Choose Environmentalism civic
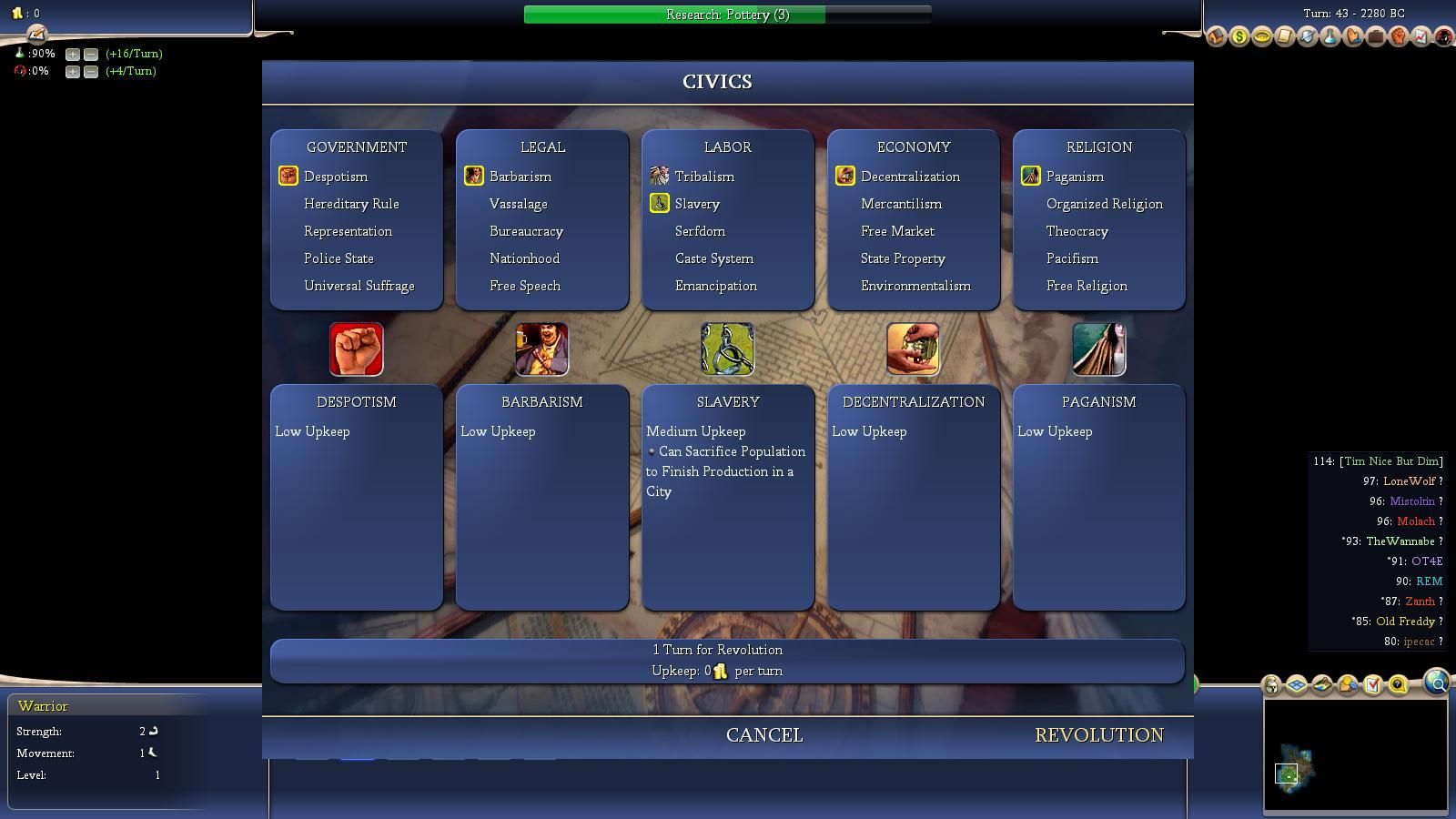1456x819 pixels. pyautogui.click(x=915, y=286)
